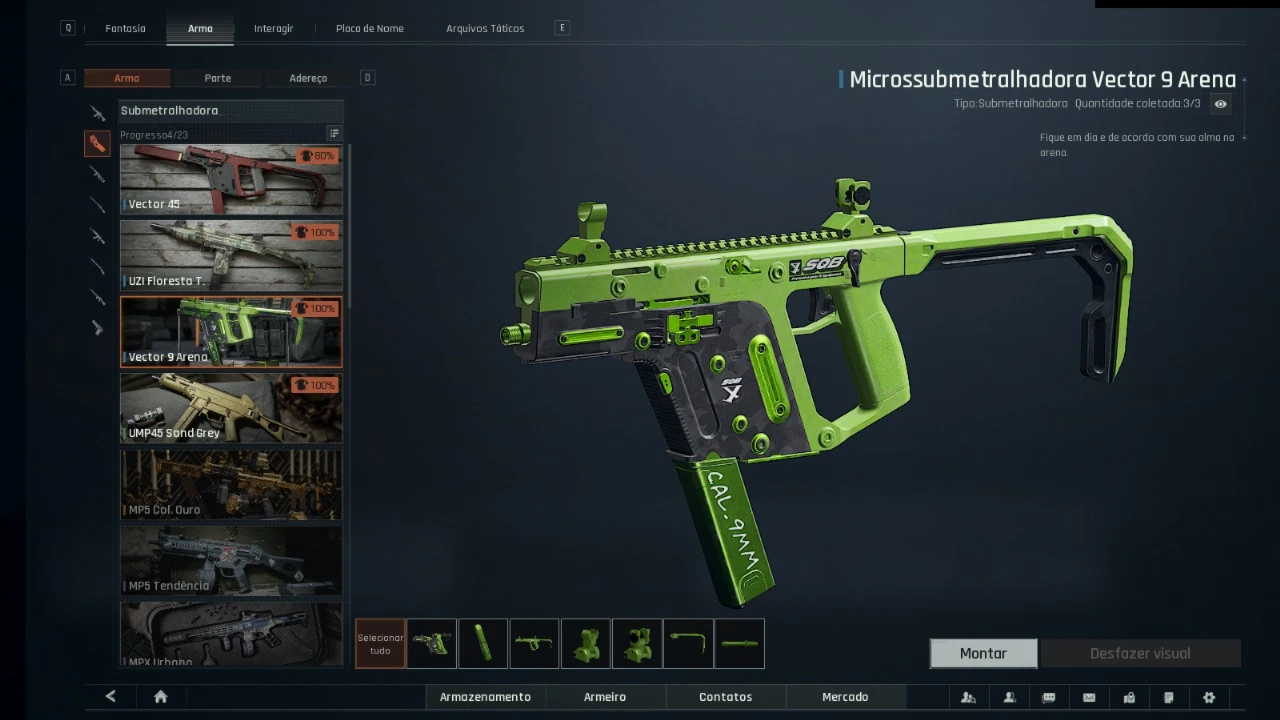Pick the UZI Floresta skin

[x=231, y=255]
